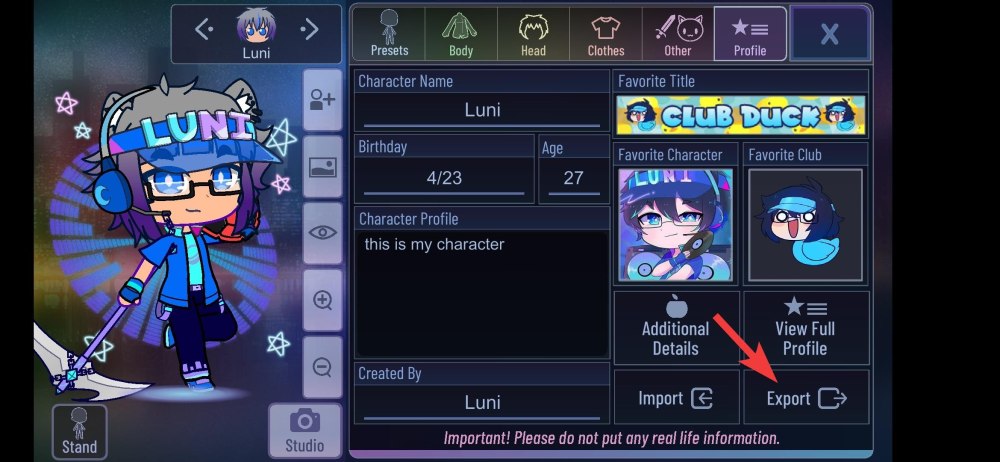Choose the Club Duck favorite title banner

click(741, 116)
